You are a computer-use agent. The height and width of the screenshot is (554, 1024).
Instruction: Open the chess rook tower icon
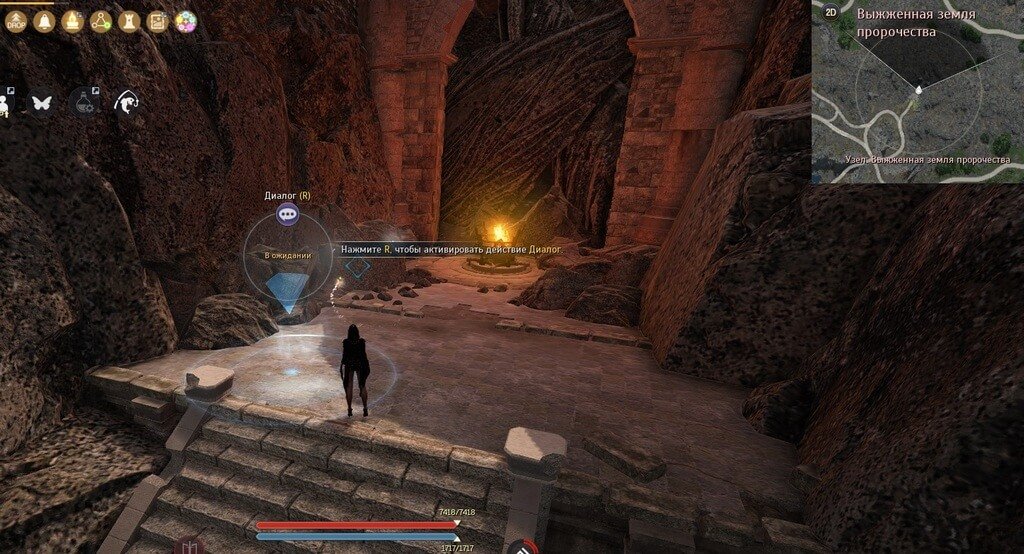129,21
